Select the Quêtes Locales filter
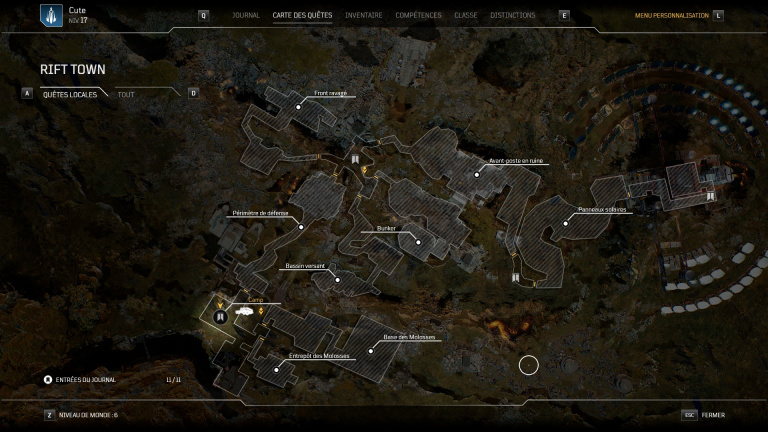768x432 pixels. pyautogui.click(x=69, y=94)
